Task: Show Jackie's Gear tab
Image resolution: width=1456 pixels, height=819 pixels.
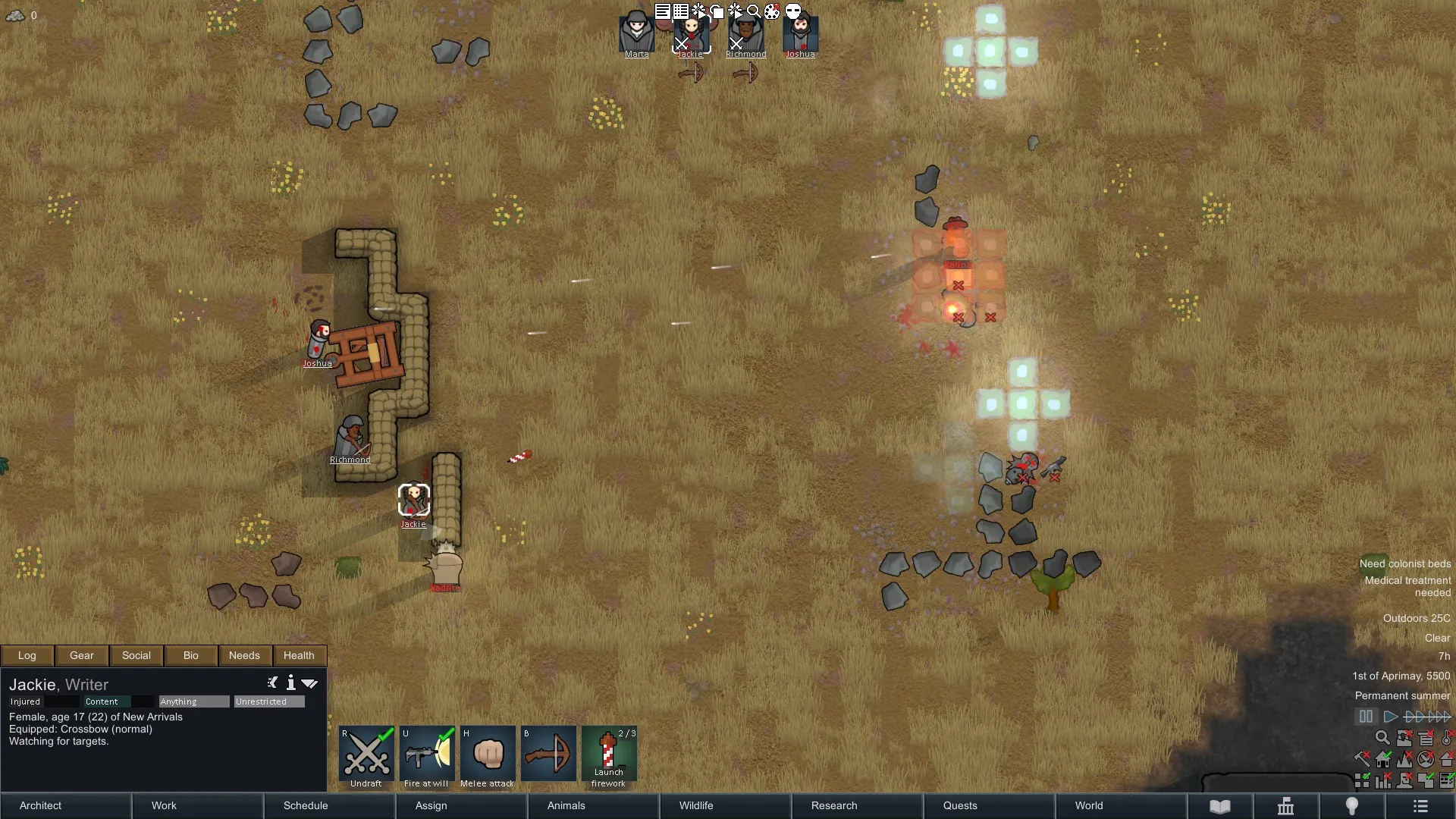Action: [x=82, y=655]
